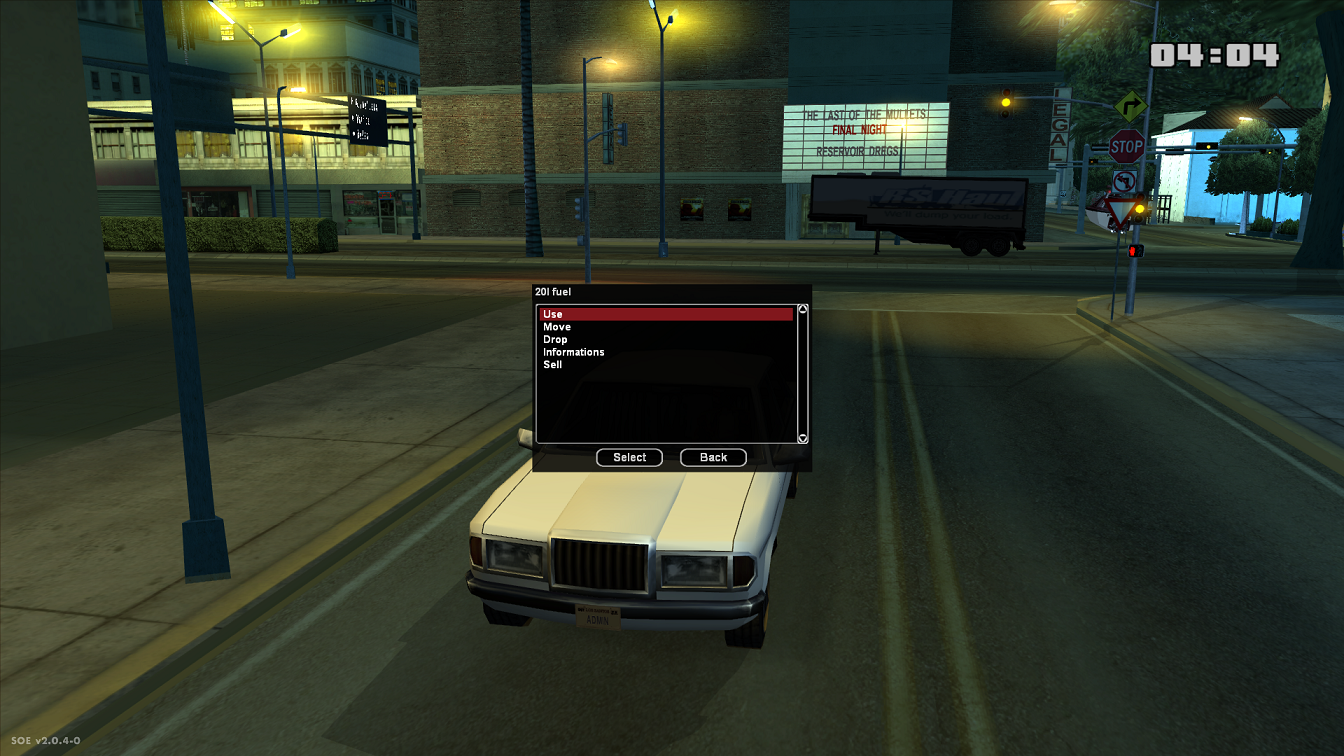Click the list's scroll-down arrow
Image resolution: width=1344 pixels, height=756 pixels.
802,438
